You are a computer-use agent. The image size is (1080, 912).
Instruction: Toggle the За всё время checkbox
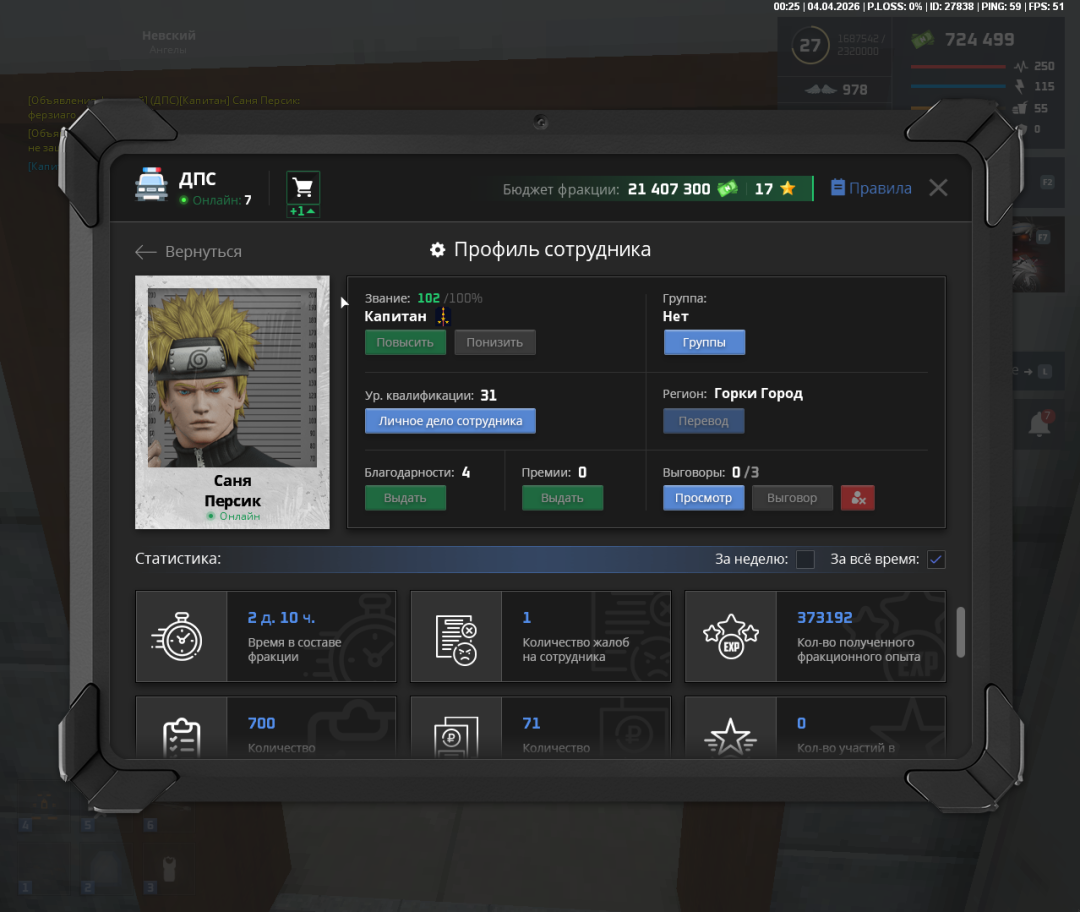point(936,559)
